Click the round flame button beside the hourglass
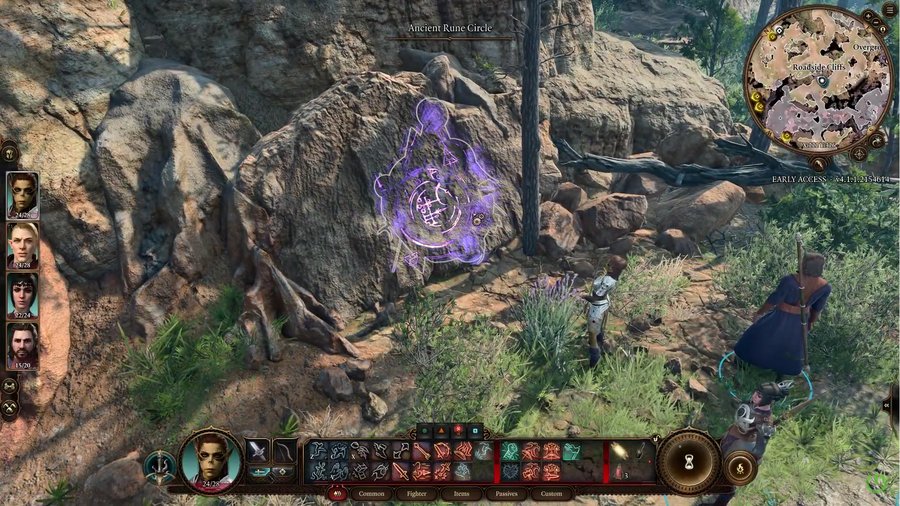The height and width of the screenshot is (506, 900). (x=739, y=467)
